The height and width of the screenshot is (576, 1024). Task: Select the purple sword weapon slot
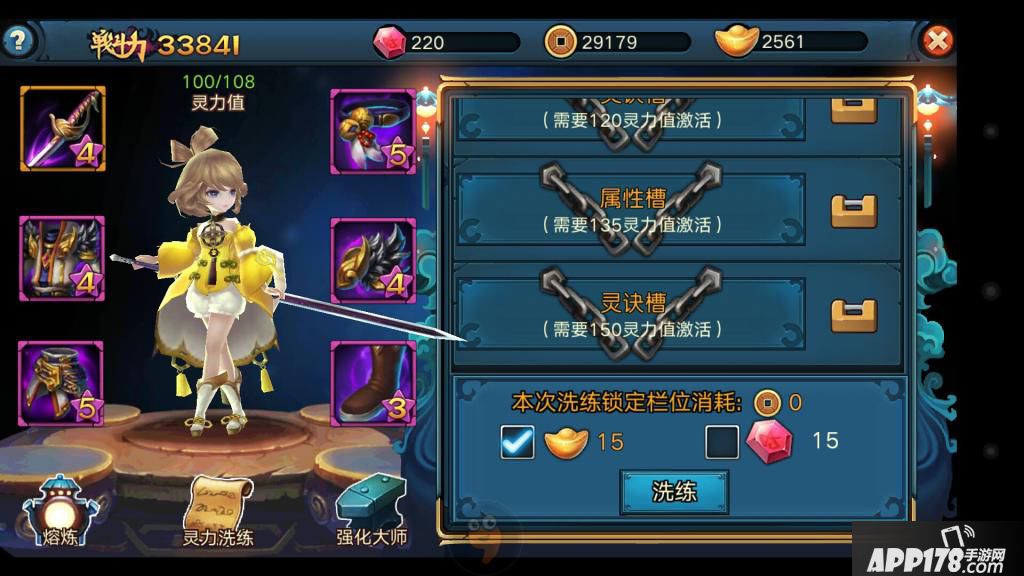tap(63, 129)
